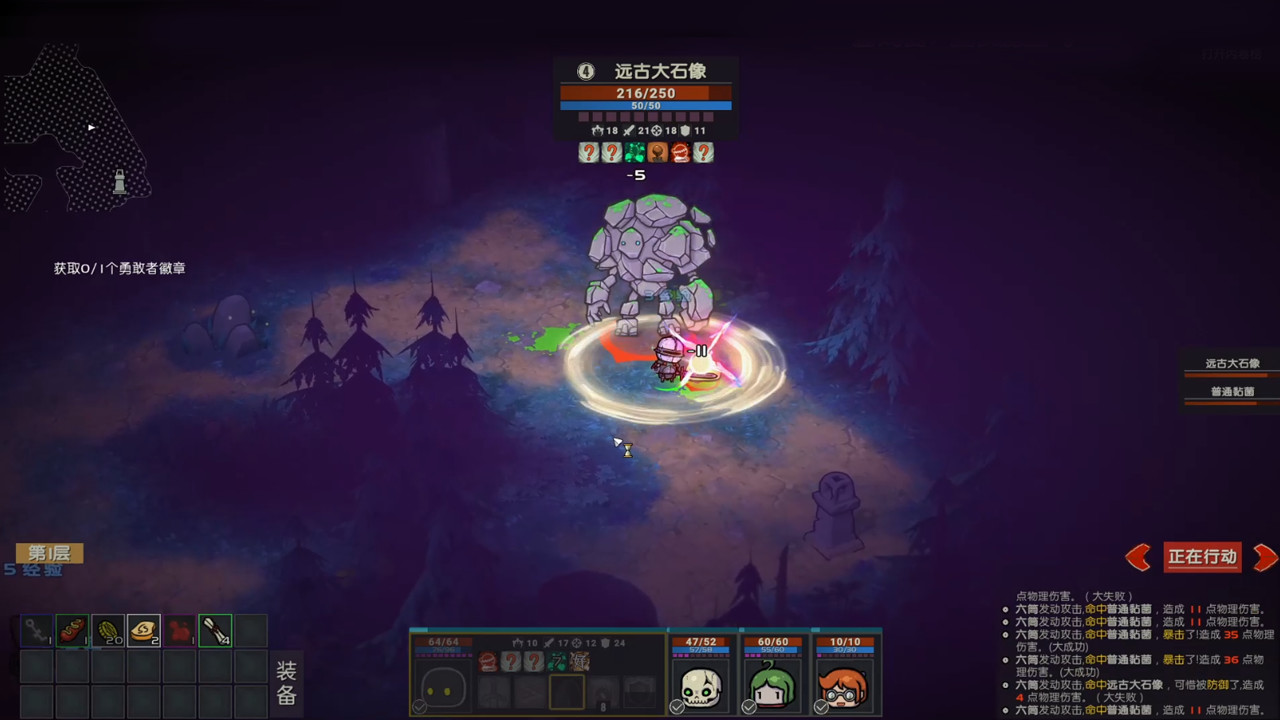Select the grey key item slot
The image size is (1280, 720).
(37, 631)
